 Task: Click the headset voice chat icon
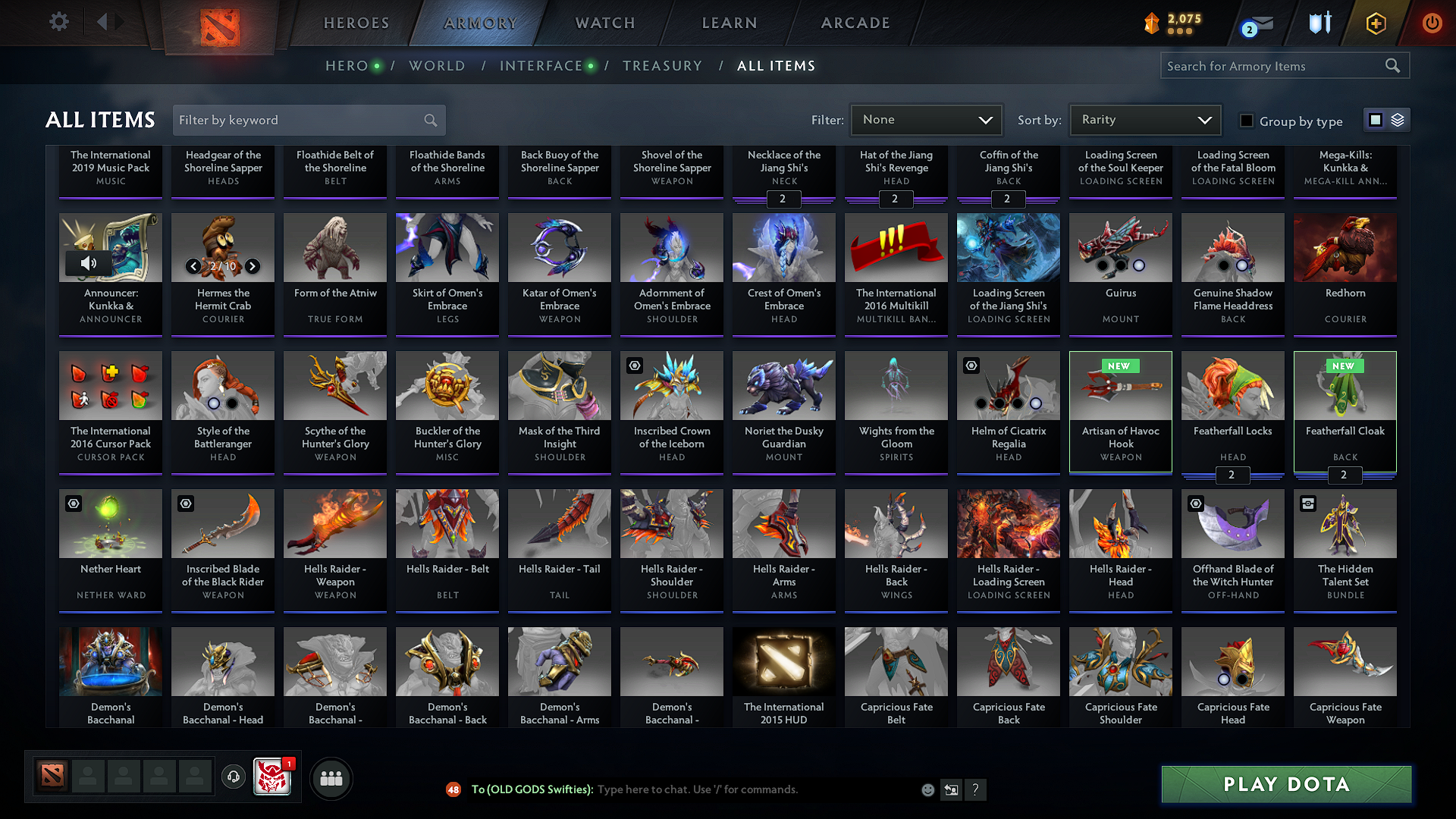pyautogui.click(x=234, y=777)
